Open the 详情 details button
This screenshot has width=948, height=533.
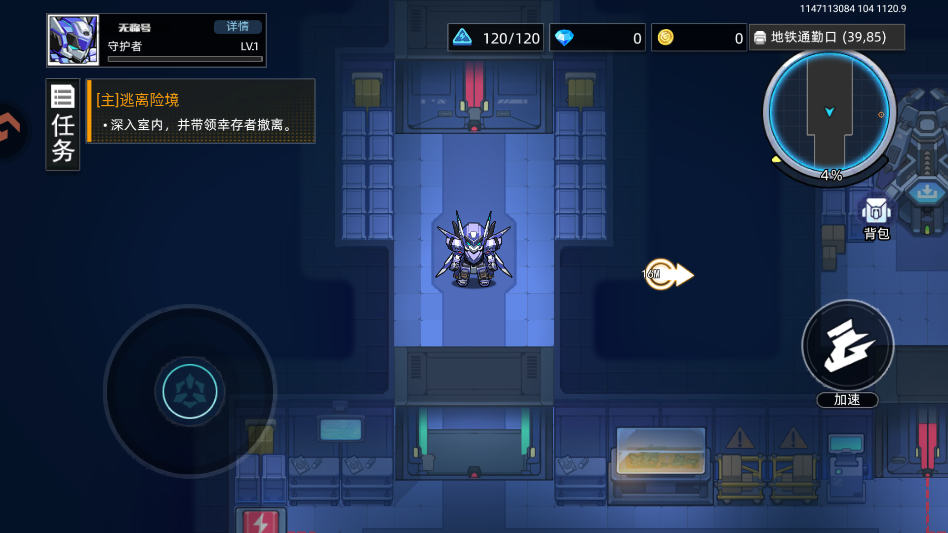coord(238,27)
